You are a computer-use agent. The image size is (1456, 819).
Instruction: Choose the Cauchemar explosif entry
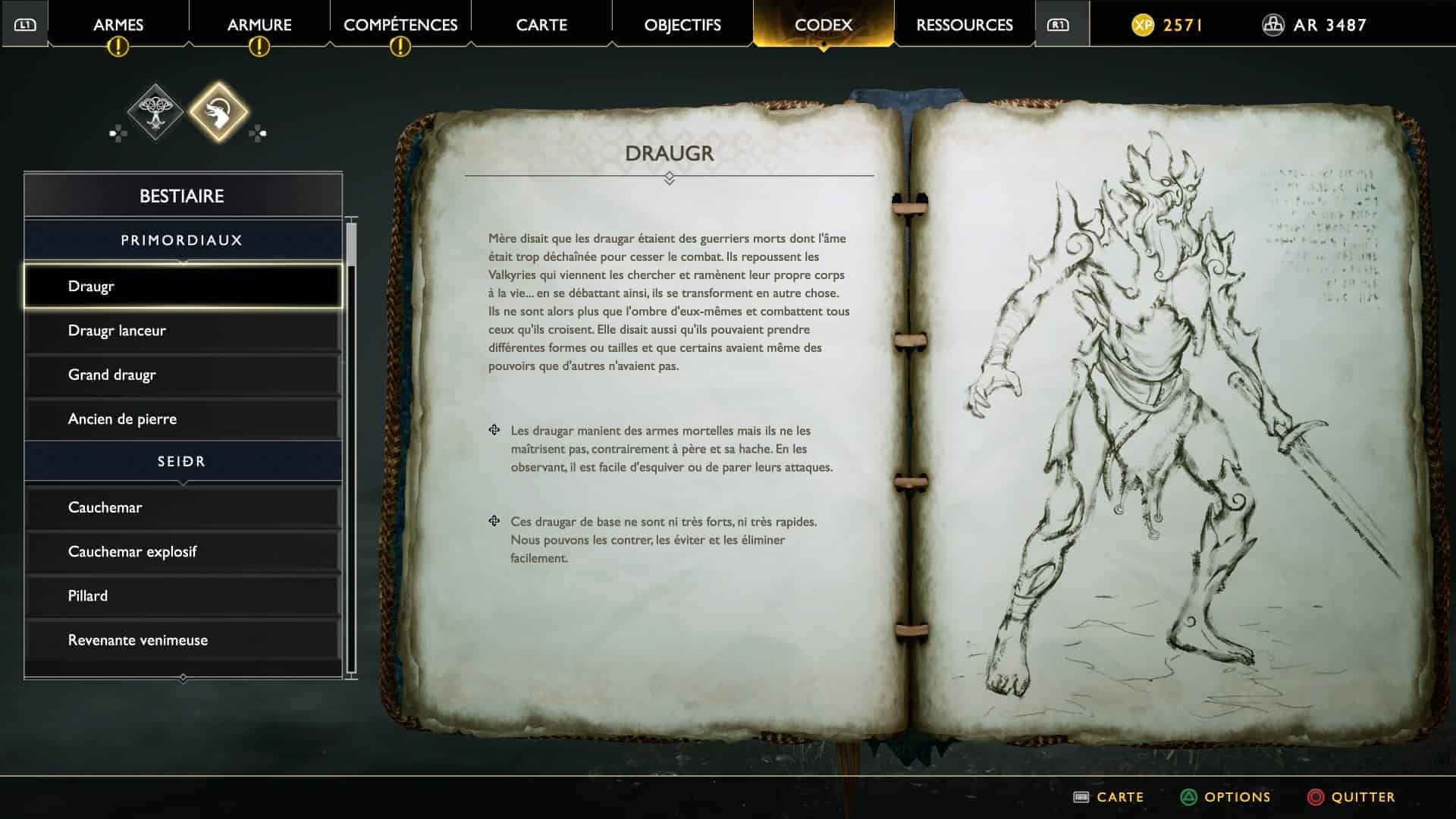tap(182, 551)
